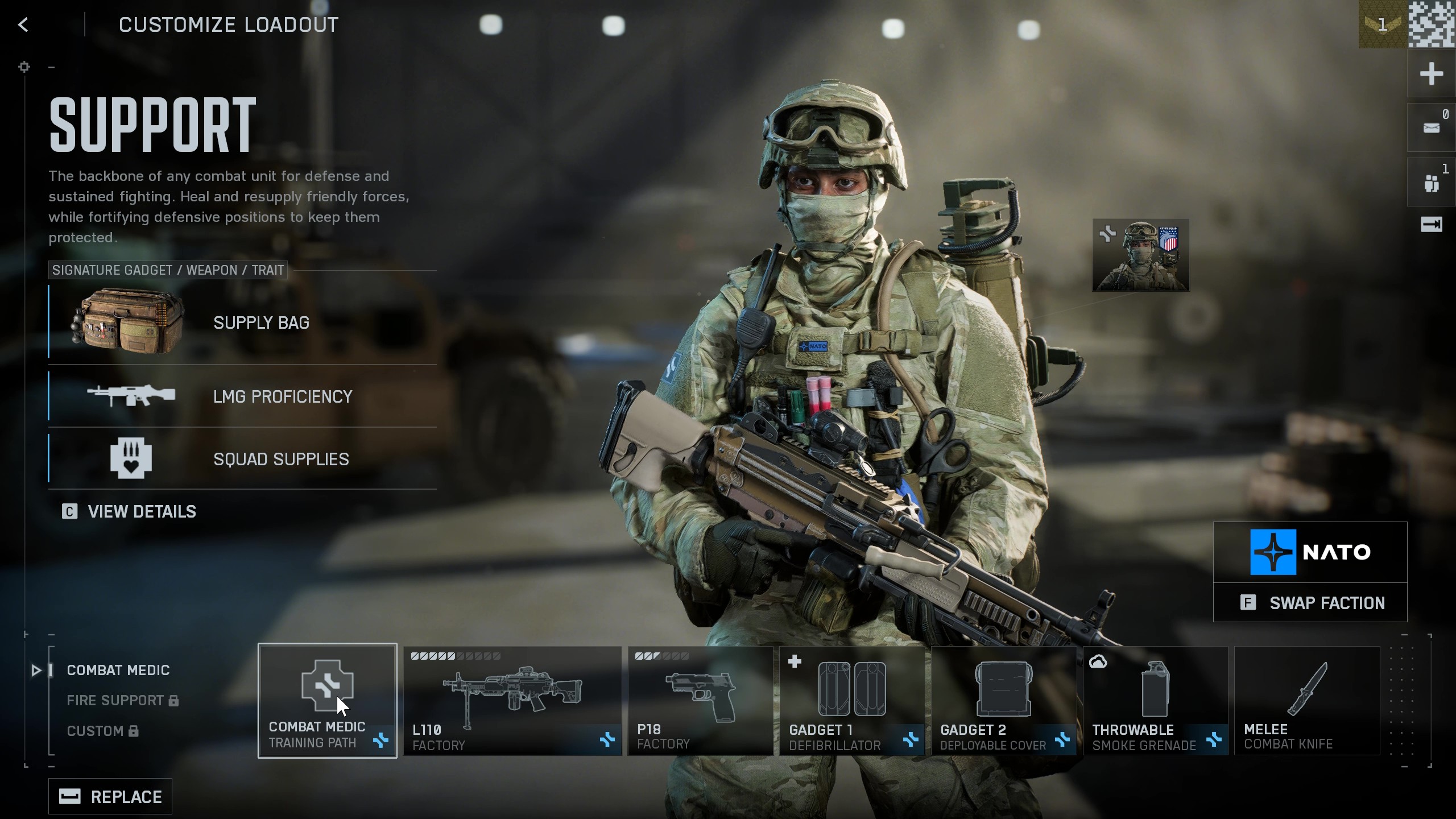Viewport: 1456px width, 819px height.
Task: Open the mail inbox icon
Action: (x=1431, y=127)
